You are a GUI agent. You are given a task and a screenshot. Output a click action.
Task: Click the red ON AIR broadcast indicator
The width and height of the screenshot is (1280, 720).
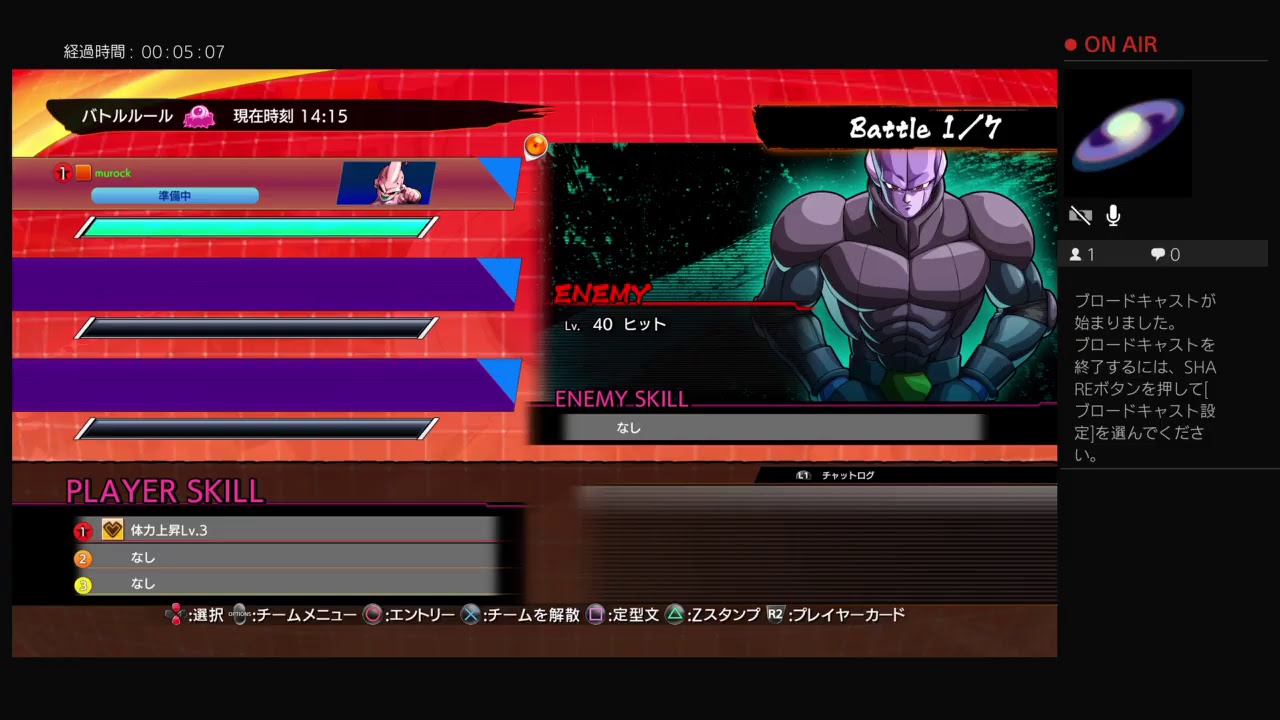point(1112,44)
